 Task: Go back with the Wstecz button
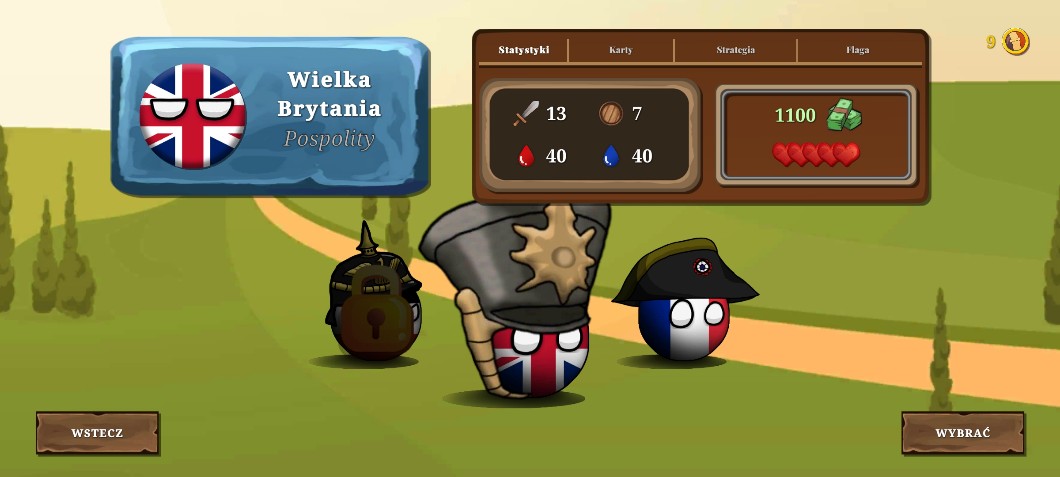[x=97, y=433]
